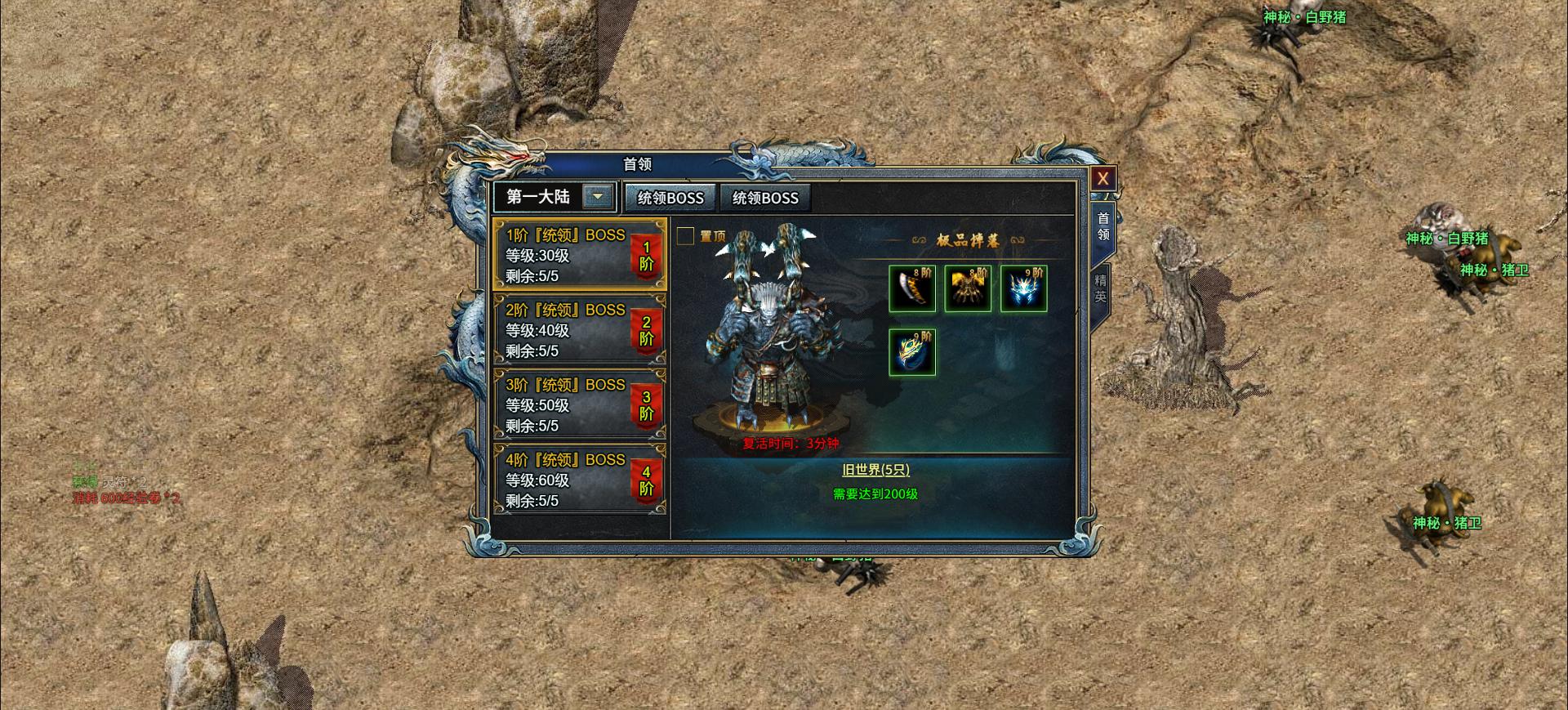The image size is (1568, 710).
Task: Switch to the 精英 elite side tab
Action: tap(1101, 286)
